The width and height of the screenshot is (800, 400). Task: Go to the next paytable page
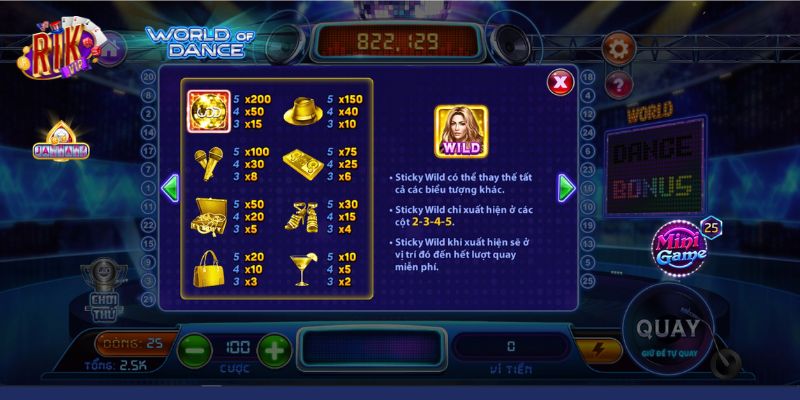pos(567,187)
